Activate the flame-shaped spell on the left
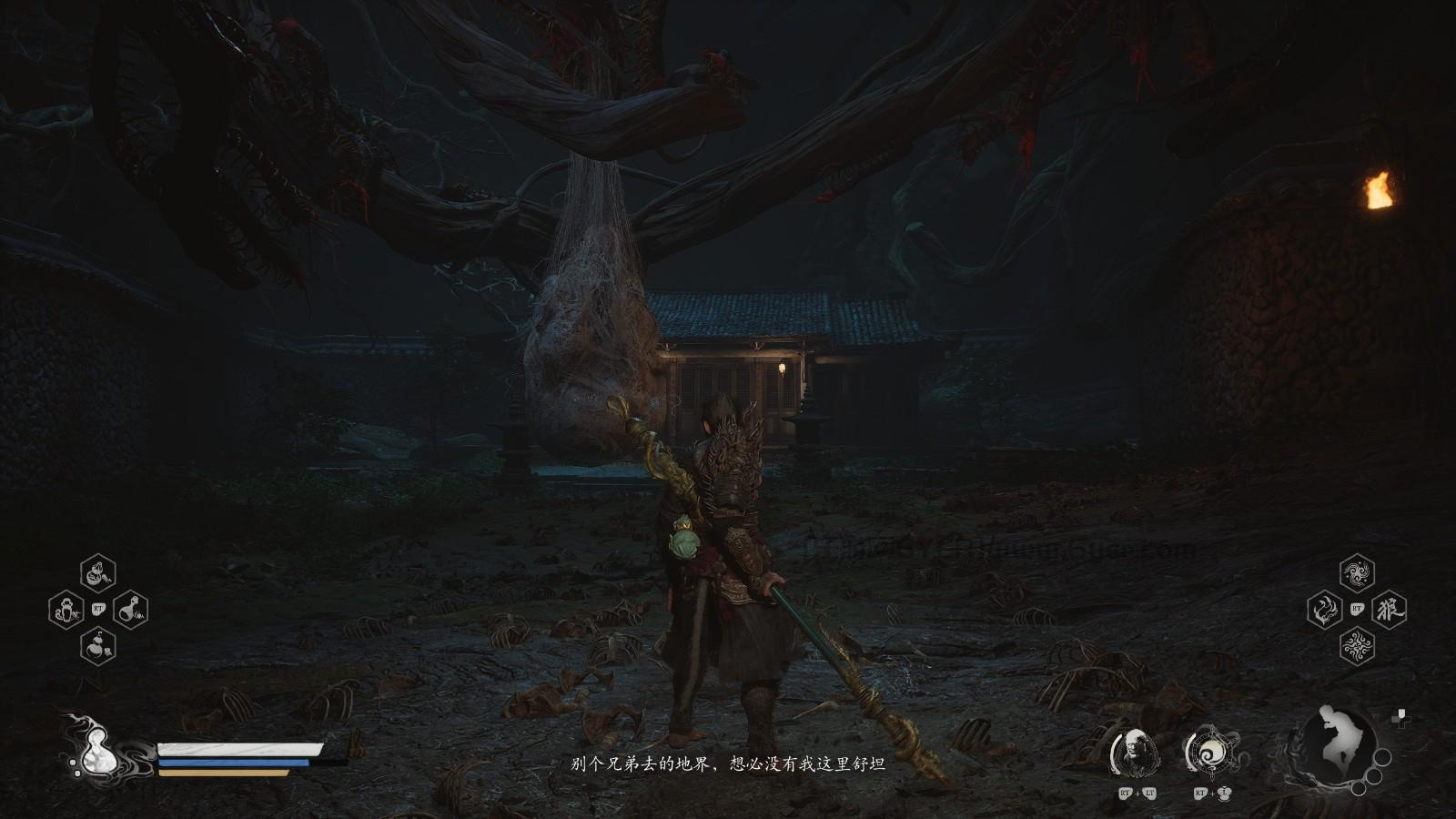1456x819 pixels. pyautogui.click(x=1324, y=609)
